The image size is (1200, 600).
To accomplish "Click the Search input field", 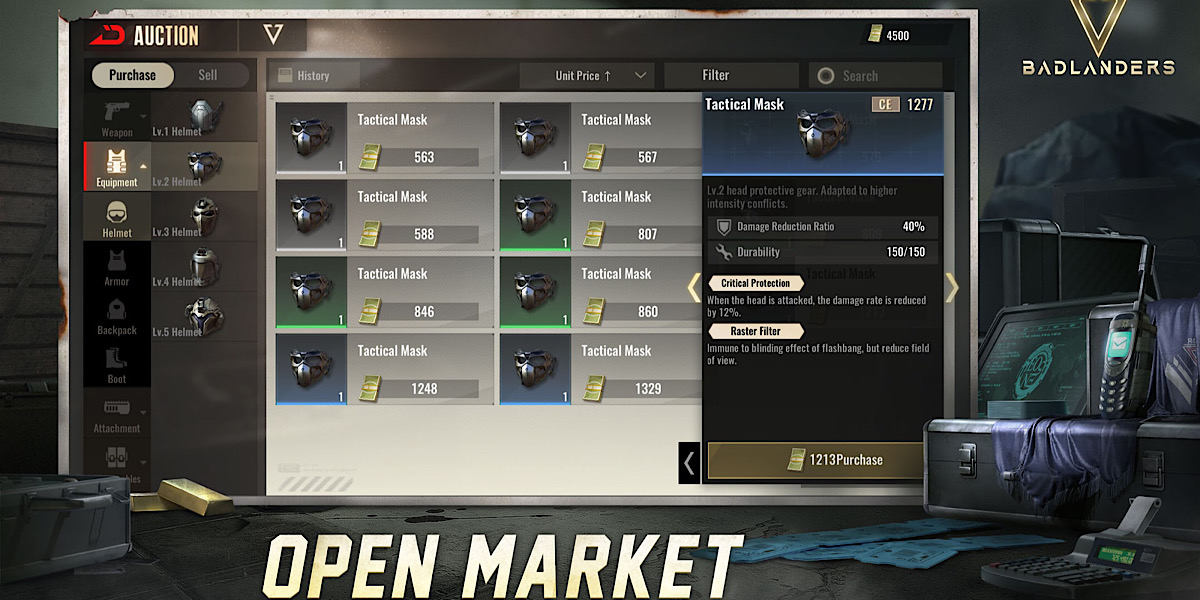I will 874,75.
